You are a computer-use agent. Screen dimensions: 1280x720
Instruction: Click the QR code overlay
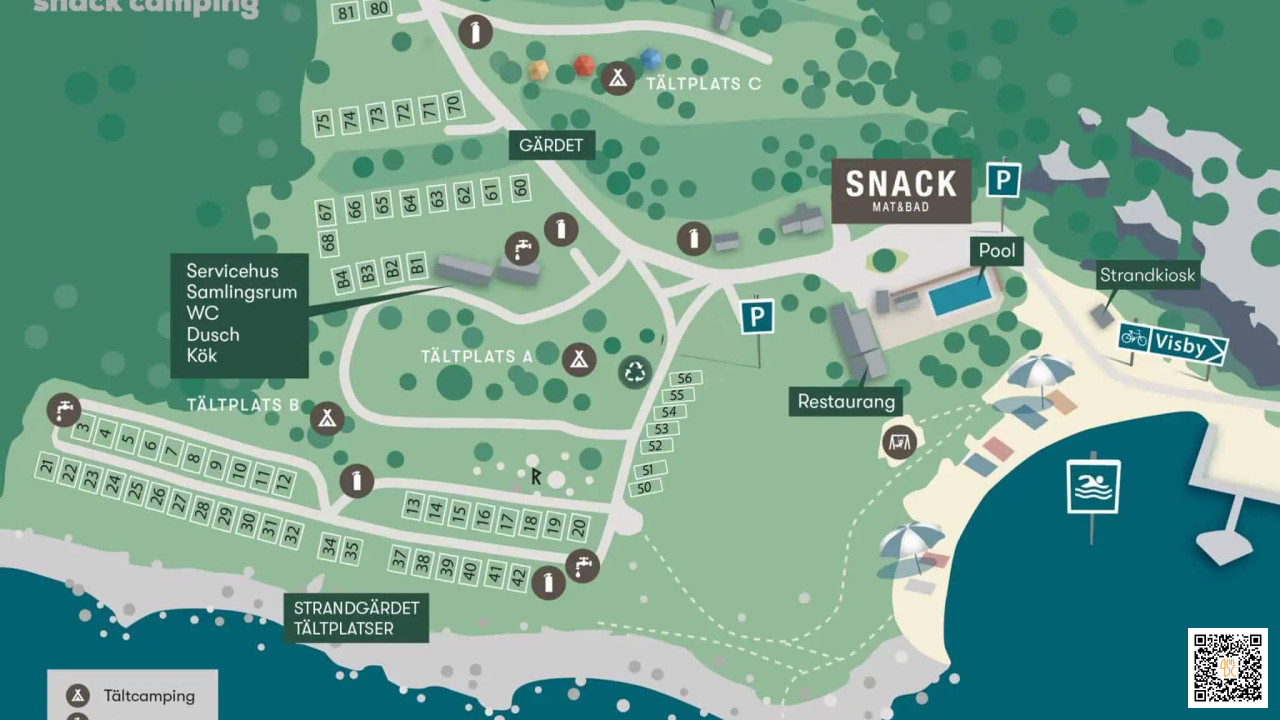1227,667
